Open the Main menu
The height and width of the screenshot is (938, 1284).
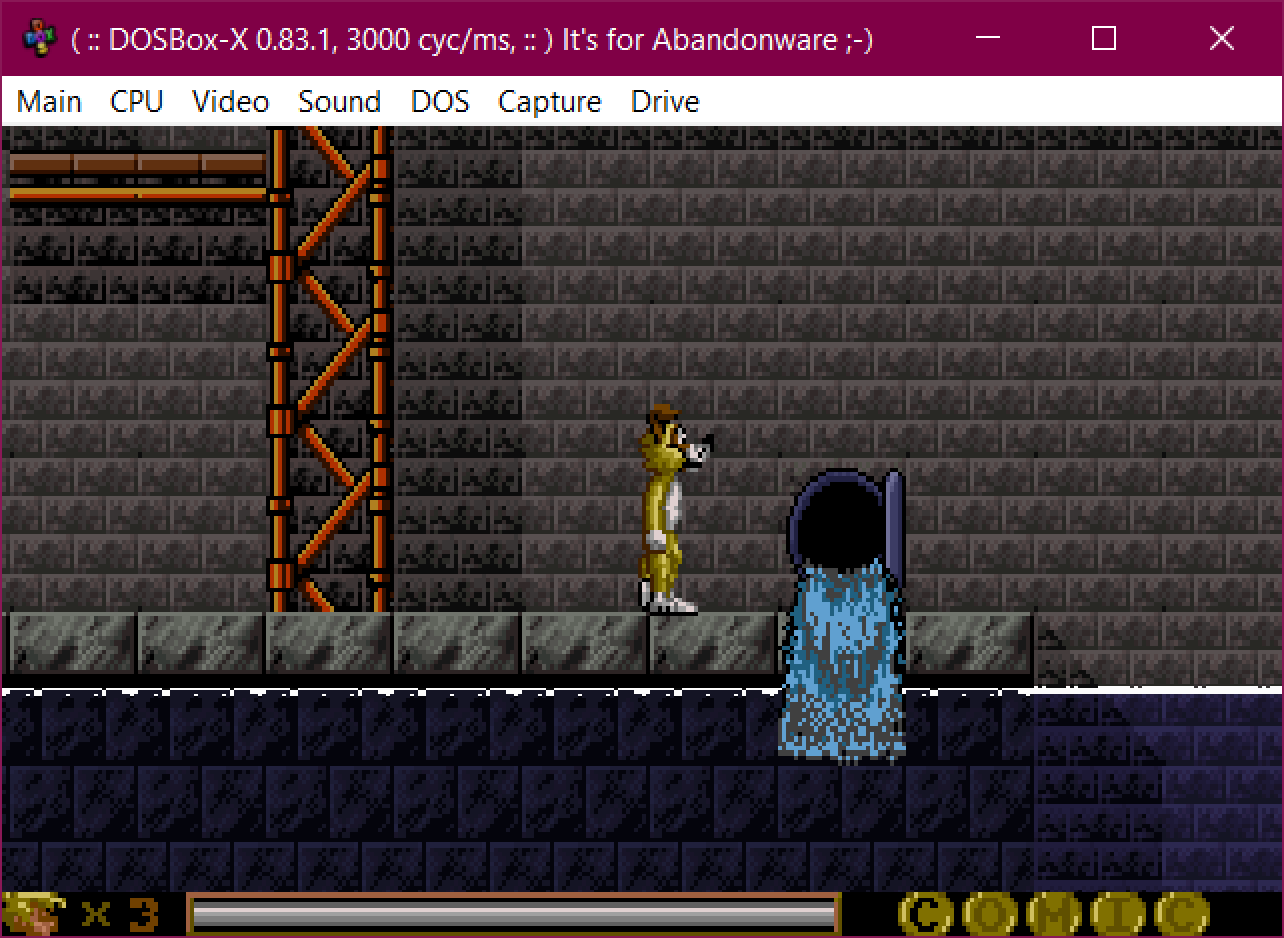(x=48, y=100)
